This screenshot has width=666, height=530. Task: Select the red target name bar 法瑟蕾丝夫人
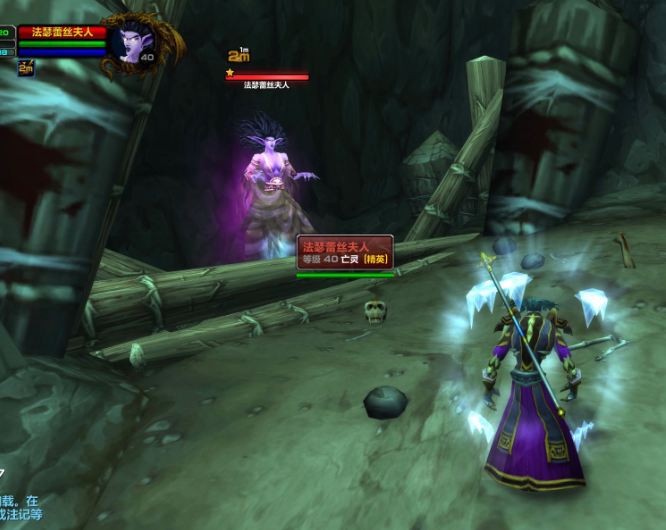(x=62, y=33)
